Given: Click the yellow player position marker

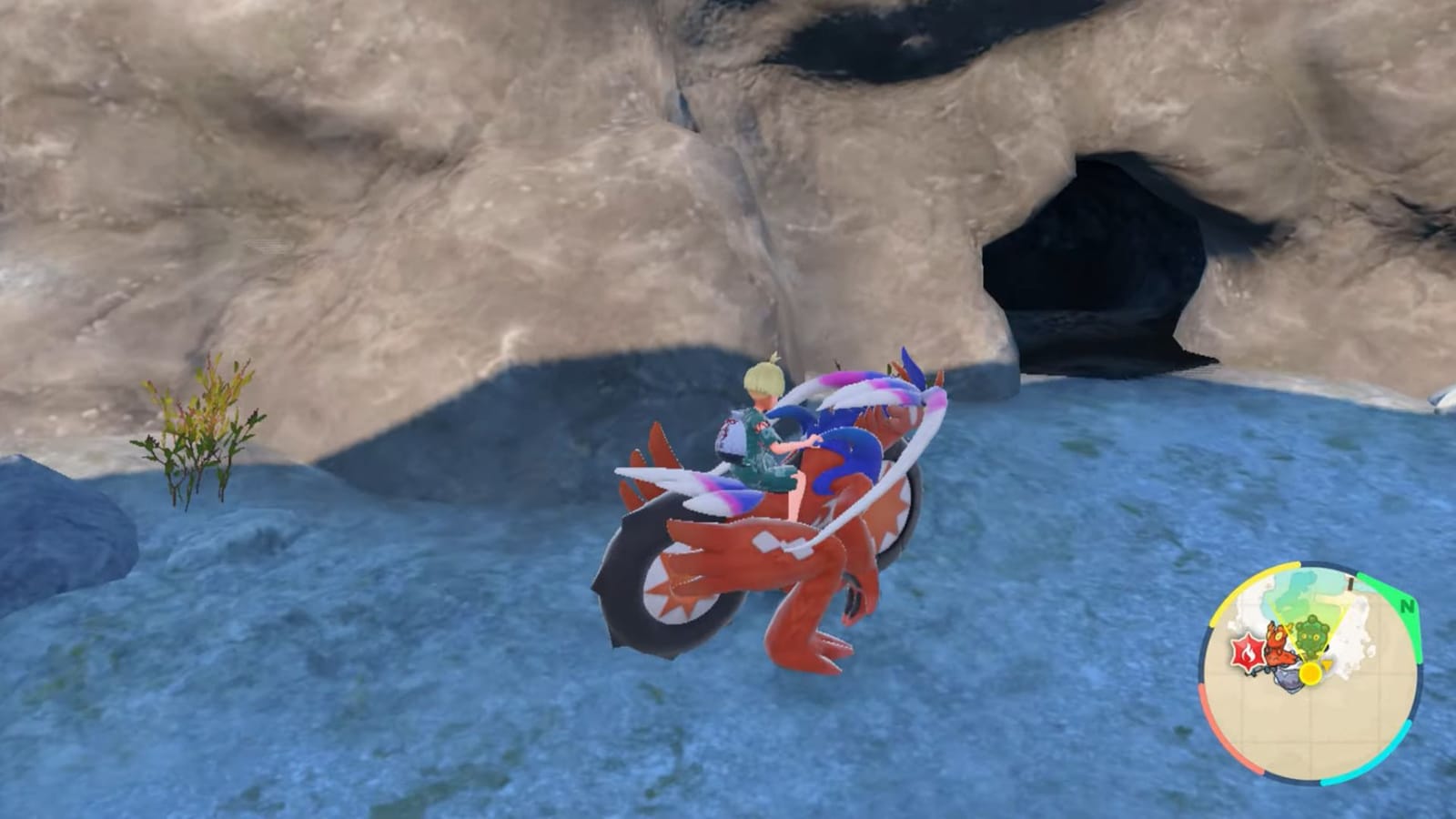Looking at the screenshot, I should pos(1310,673).
